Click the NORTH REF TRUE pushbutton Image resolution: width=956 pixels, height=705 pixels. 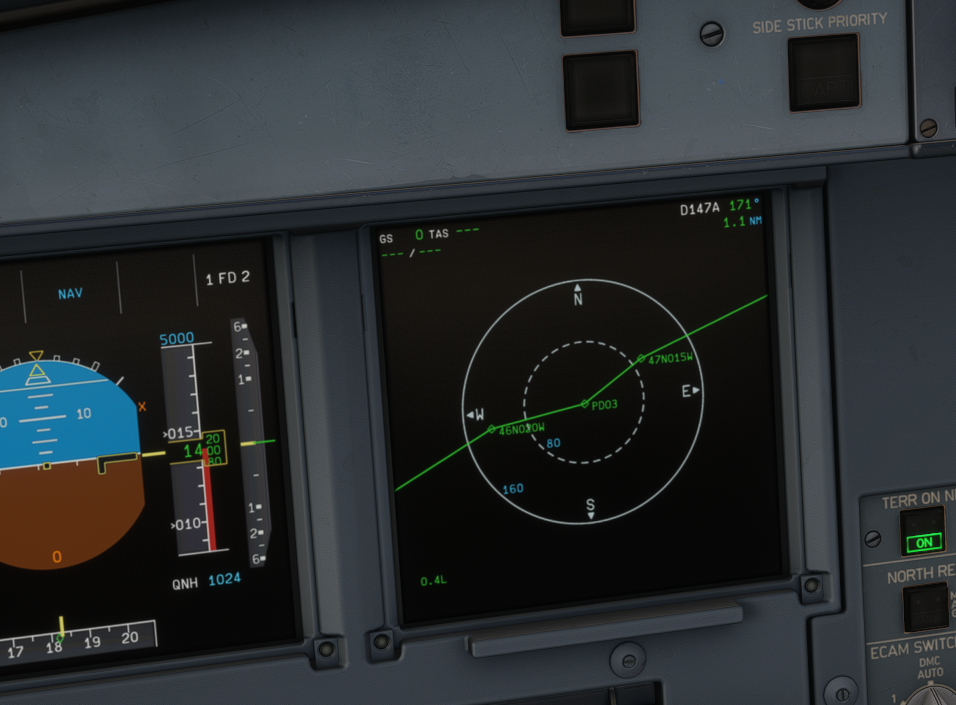[x=925, y=606]
